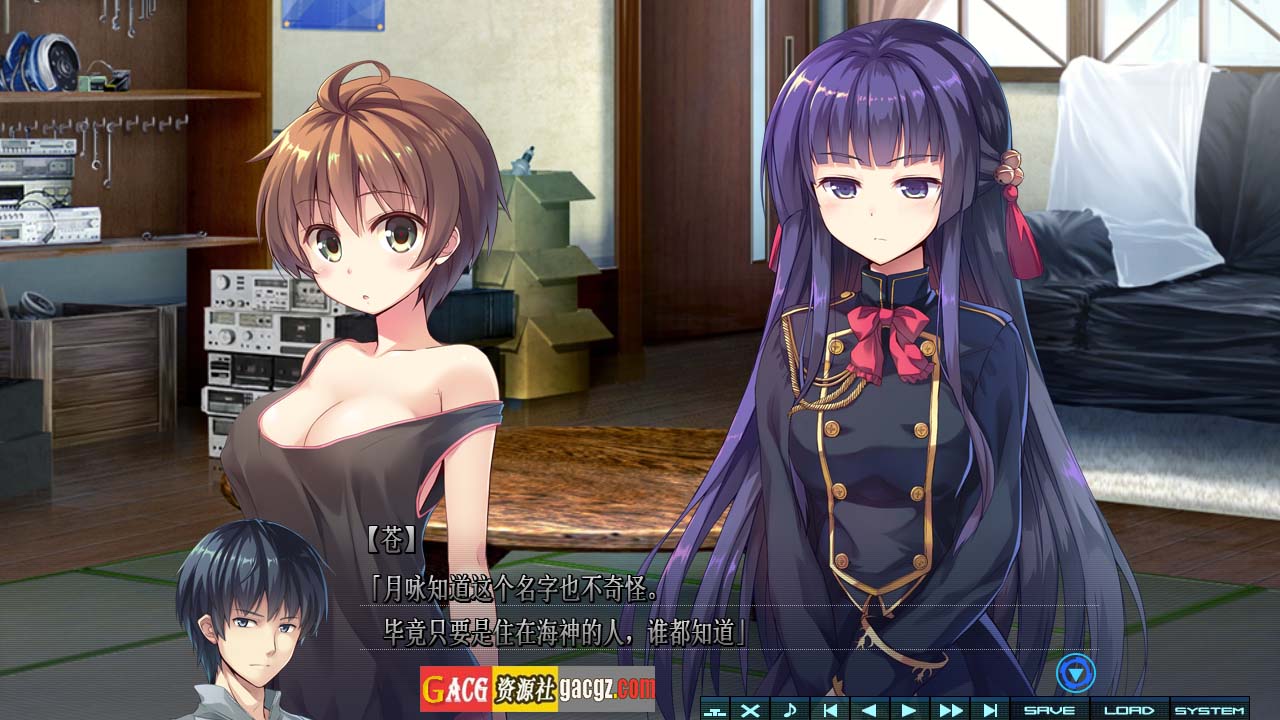
Task: Toggle the toolbar's minimize bar button
Action: pos(714,710)
